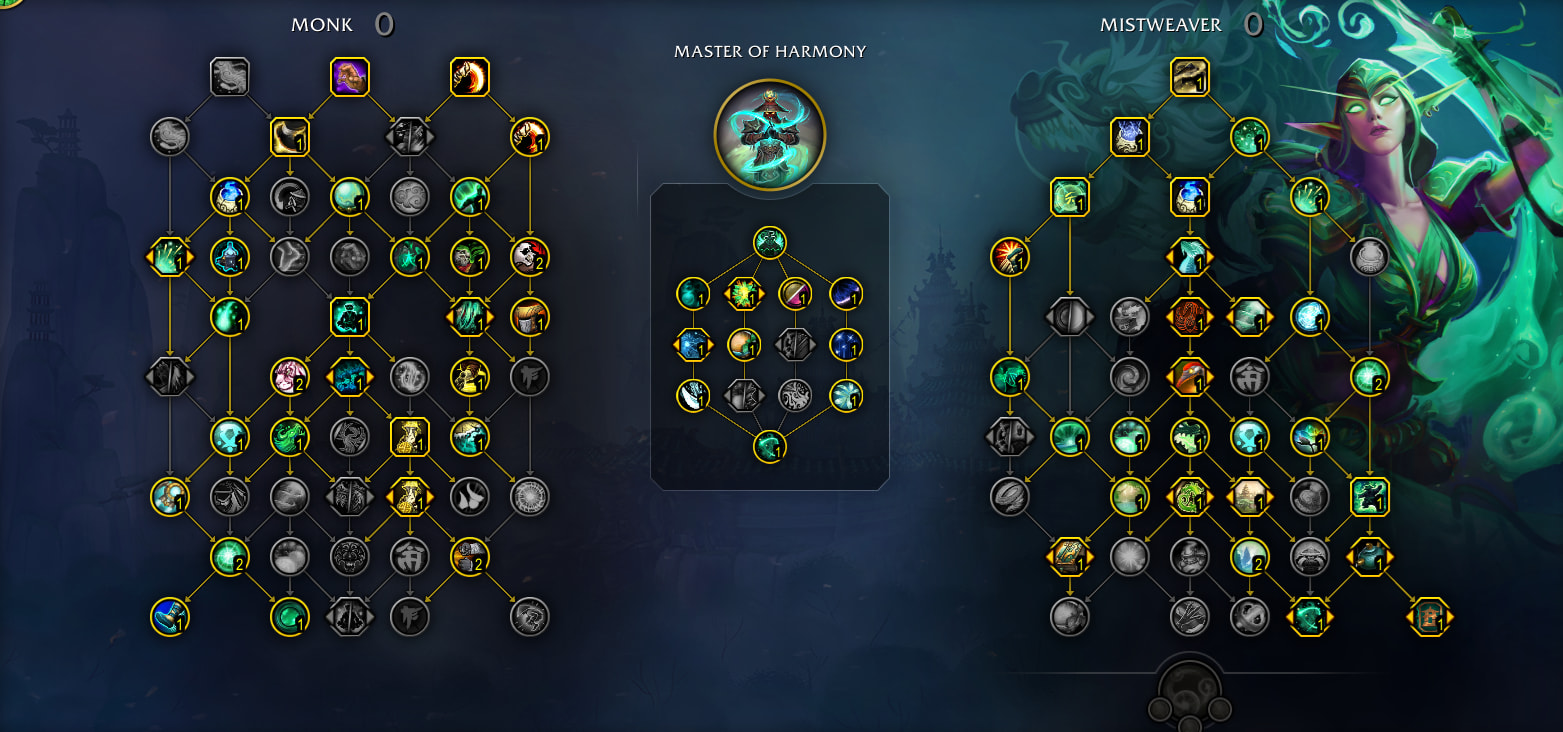The image size is (1563, 732).
Task: Choose the green jade serpent choice talent
Action: click(x=1189, y=497)
